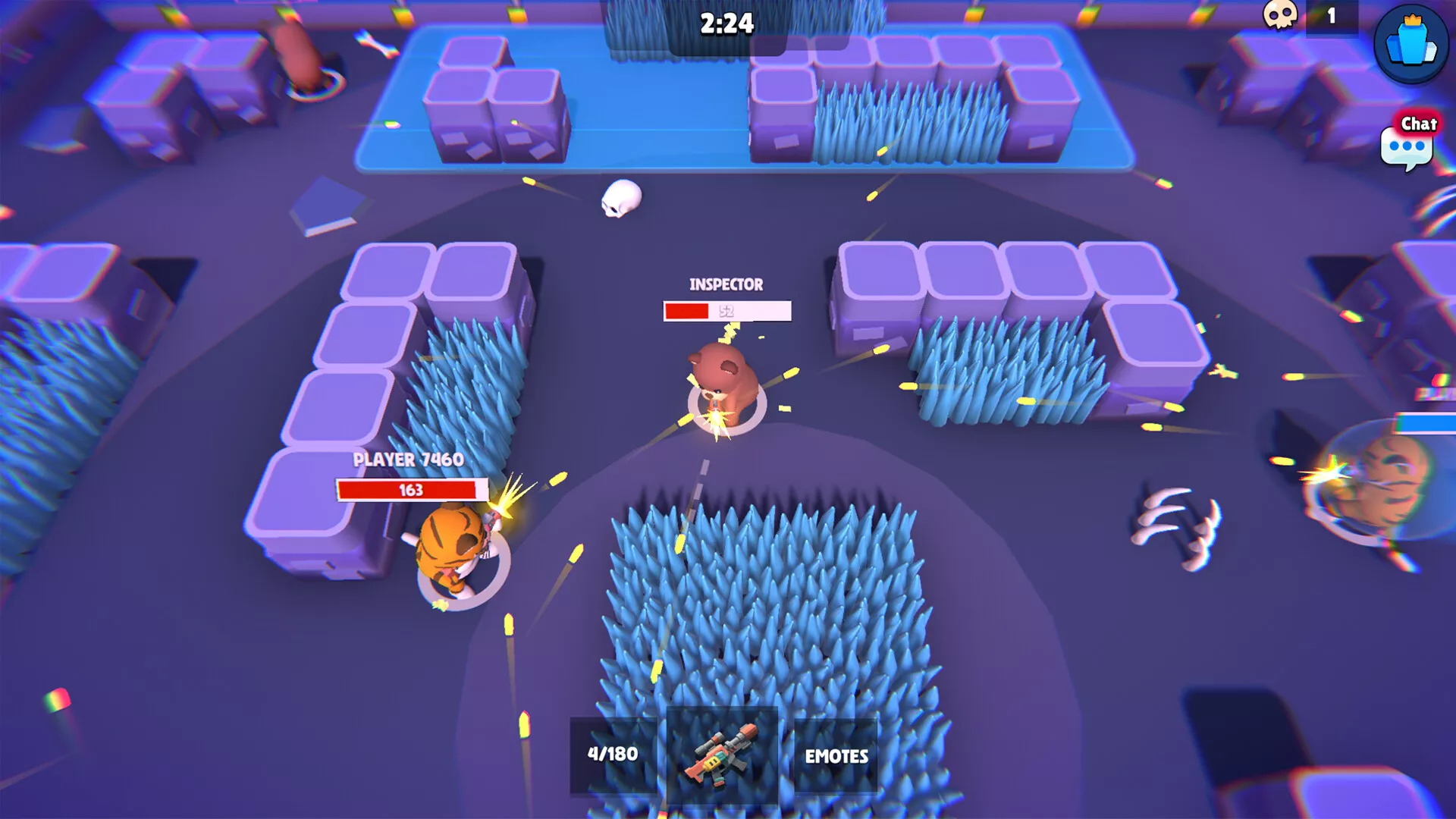The height and width of the screenshot is (819, 1456).
Task: Open the Chat bubble
Action: (x=1407, y=145)
